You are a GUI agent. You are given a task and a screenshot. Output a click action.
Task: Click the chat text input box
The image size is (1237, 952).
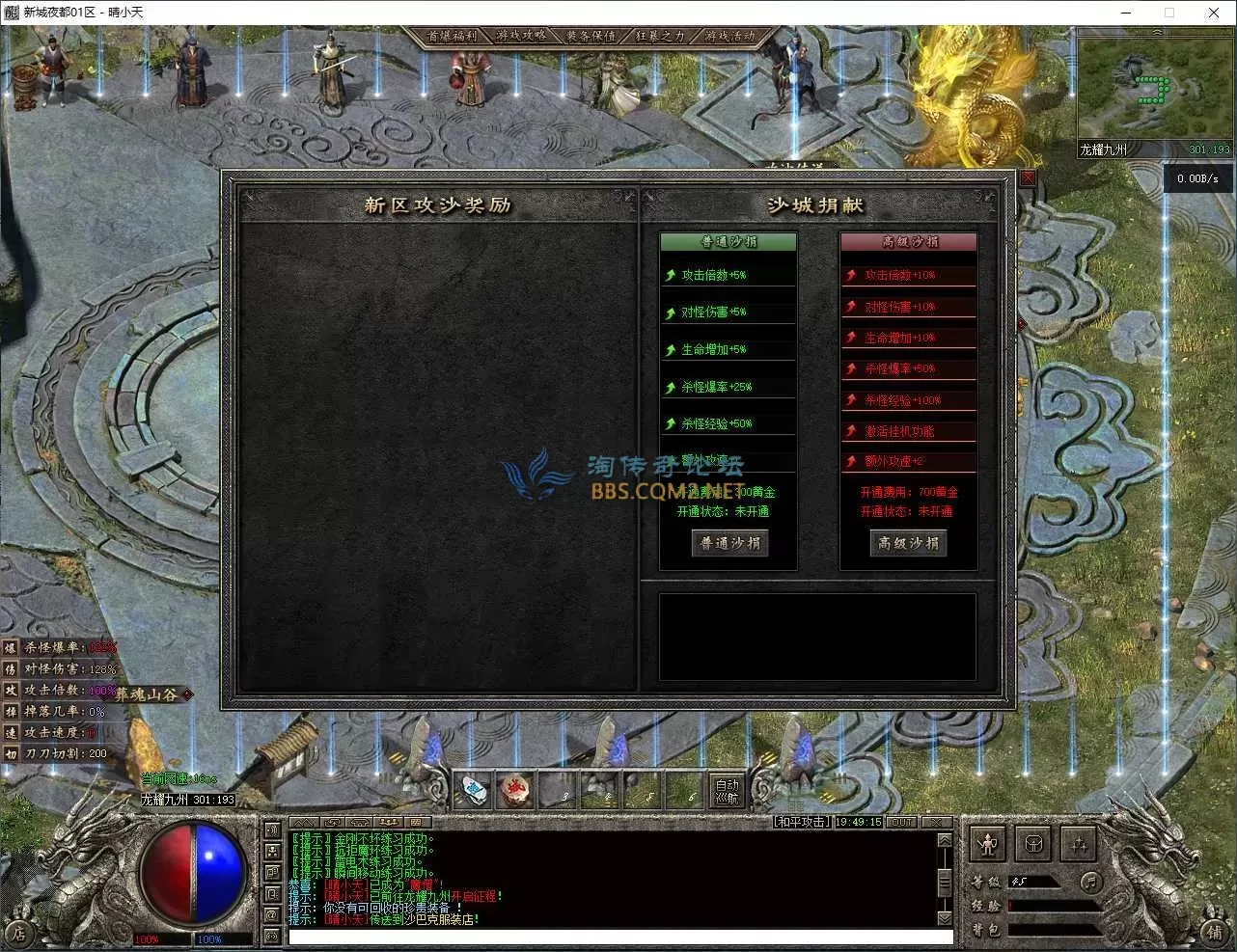619,937
